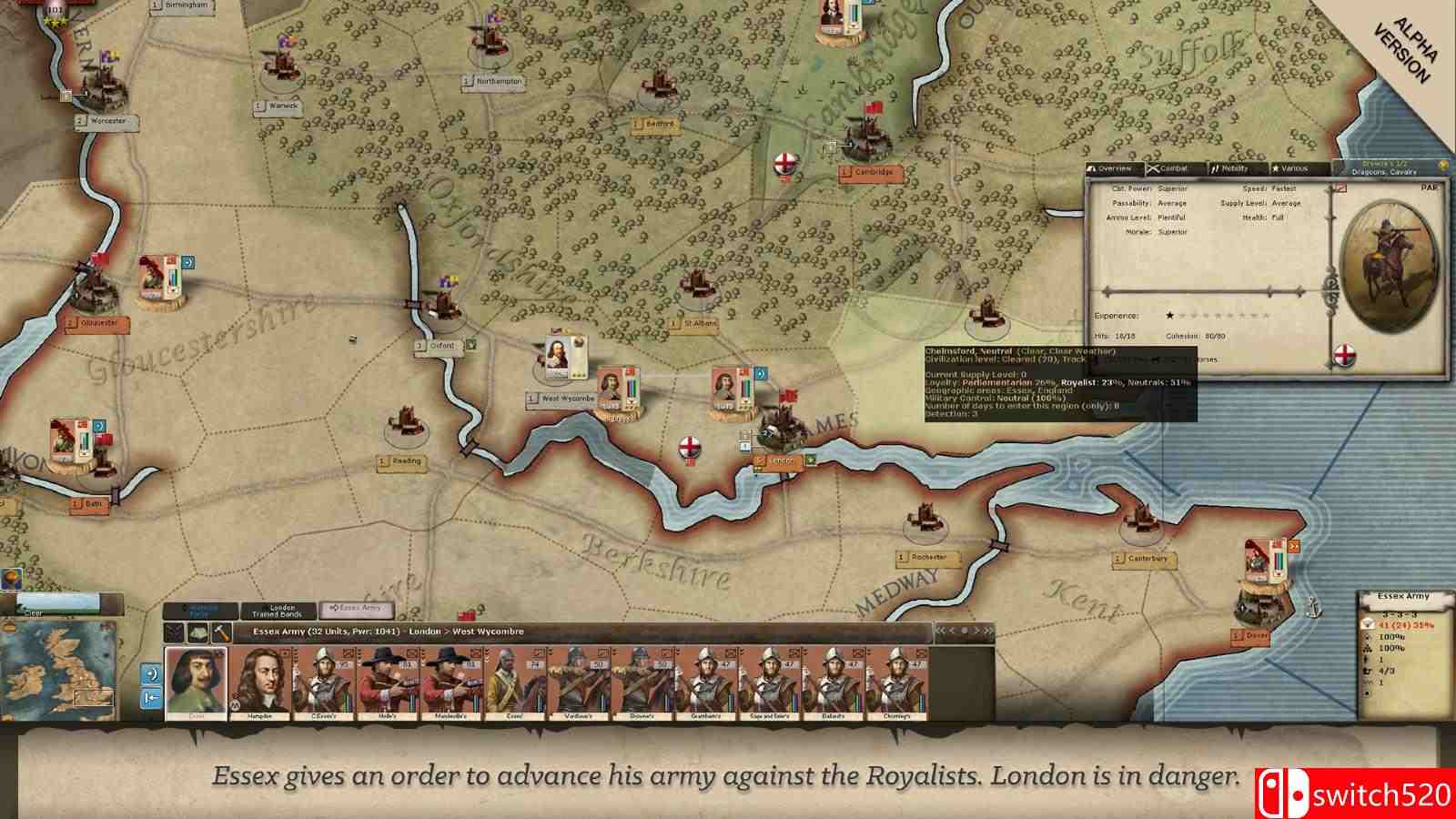This screenshot has height=819, width=1456.
Task: Expand the blue chevron next to West Wycombe leader
Action: 760,374
